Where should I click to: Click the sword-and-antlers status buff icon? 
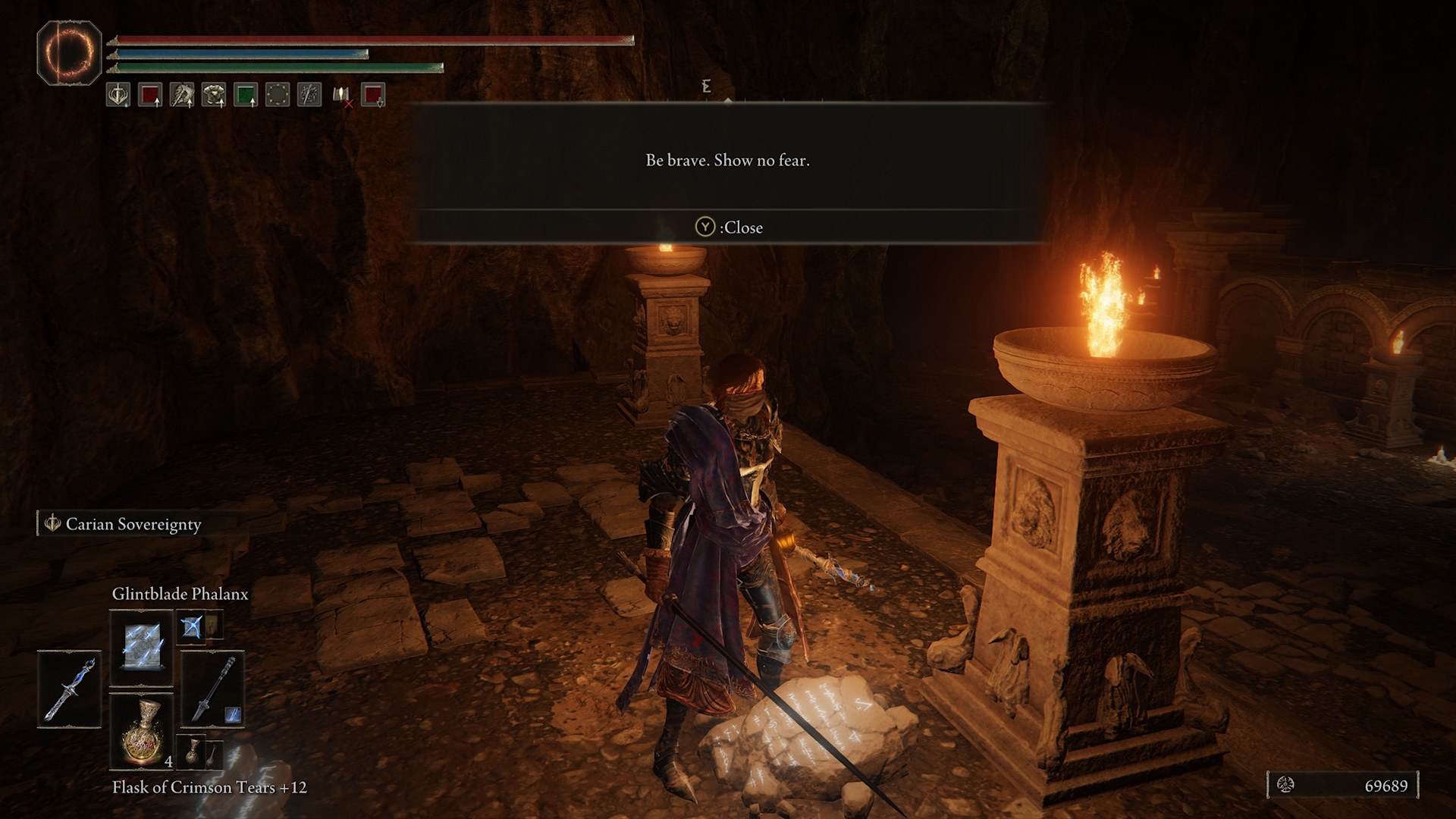click(118, 95)
